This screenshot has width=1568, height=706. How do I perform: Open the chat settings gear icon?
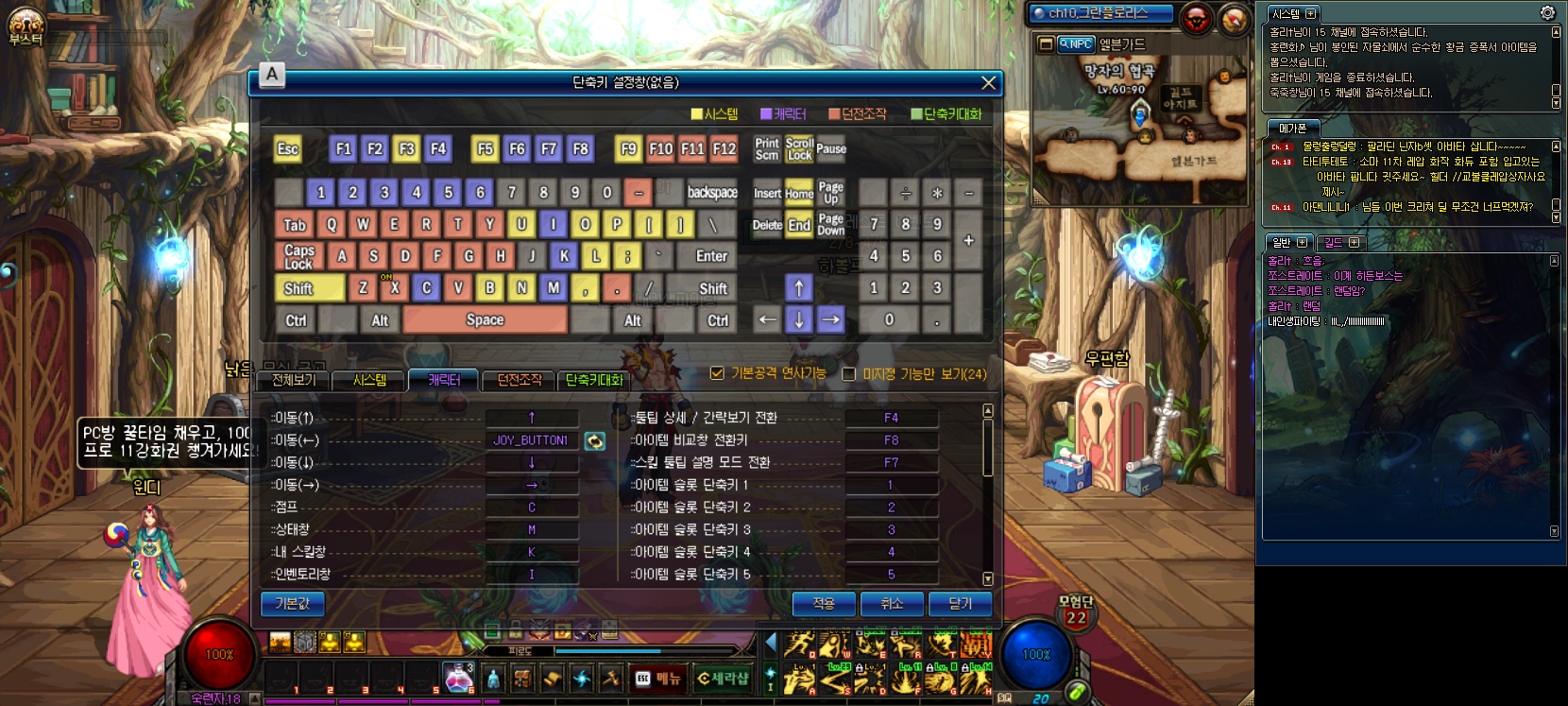click(x=1547, y=13)
